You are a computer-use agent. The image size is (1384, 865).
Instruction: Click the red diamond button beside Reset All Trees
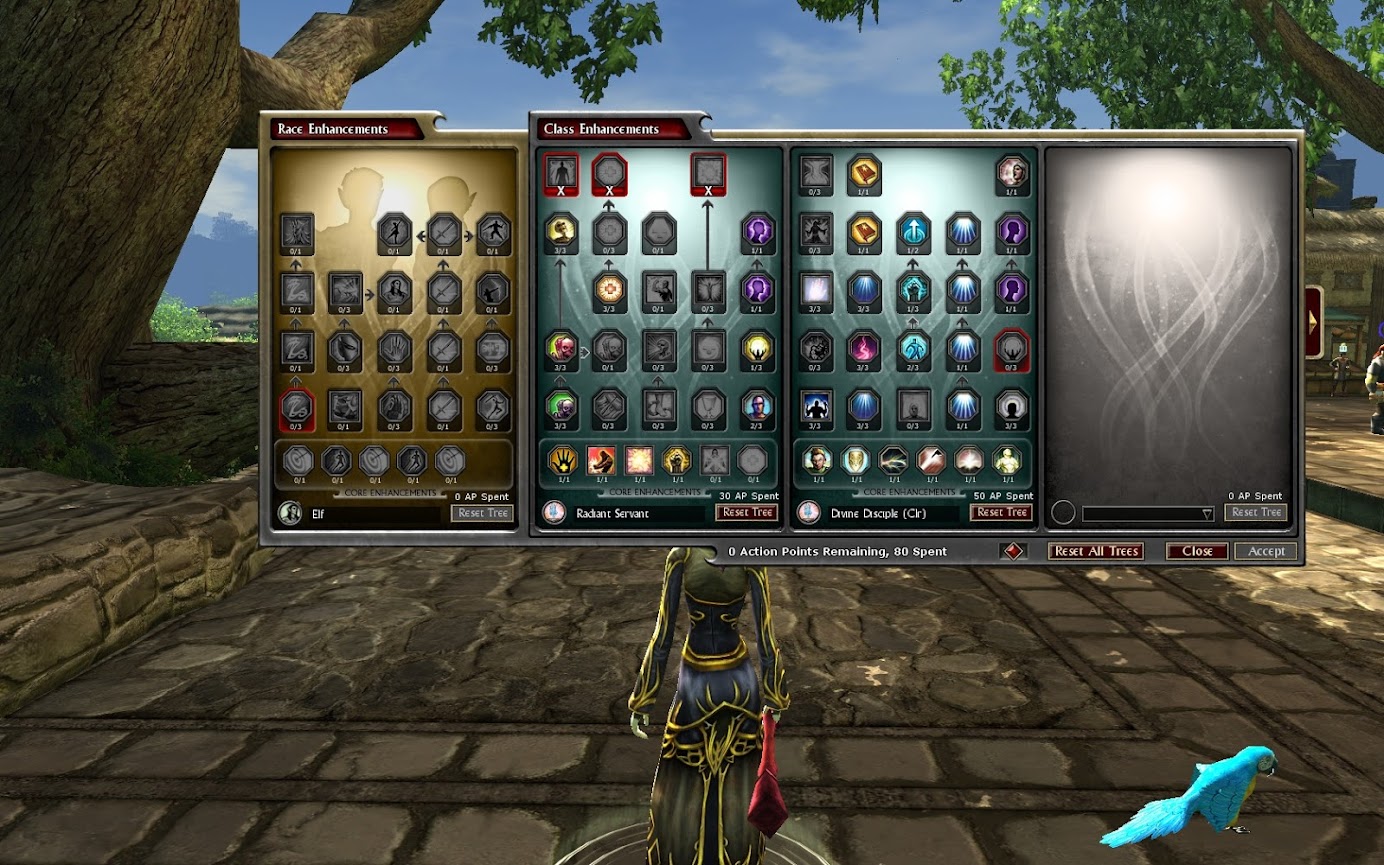point(1011,551)
